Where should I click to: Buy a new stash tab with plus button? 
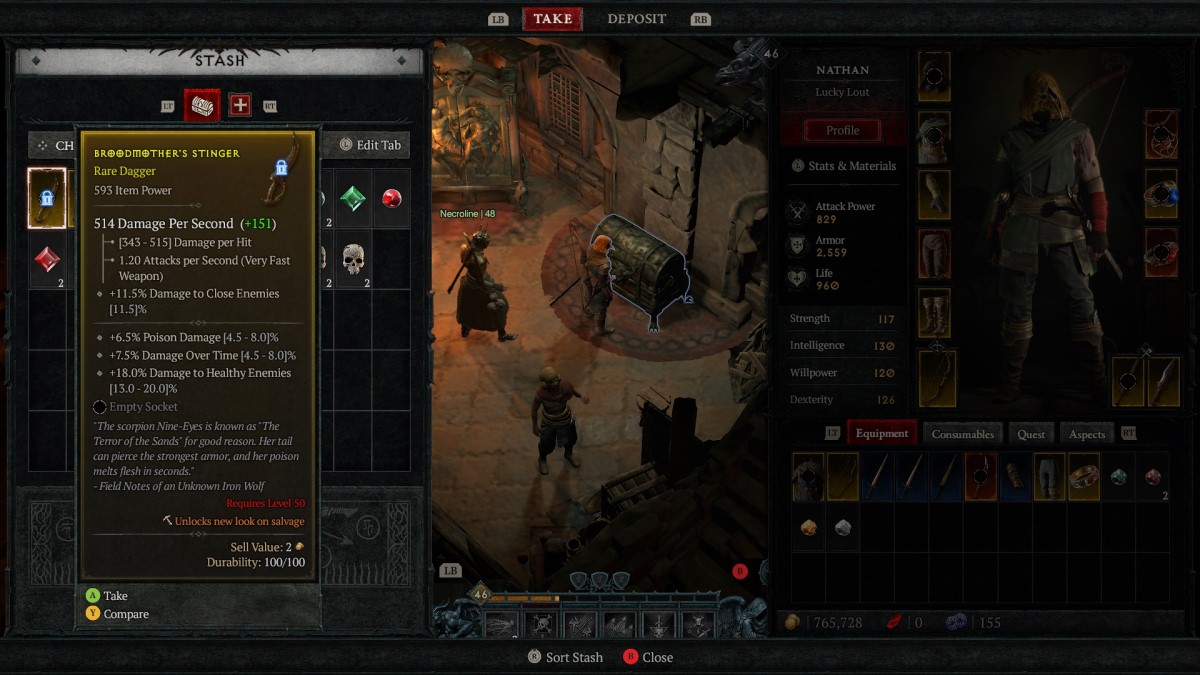click(x=240, y=105)
